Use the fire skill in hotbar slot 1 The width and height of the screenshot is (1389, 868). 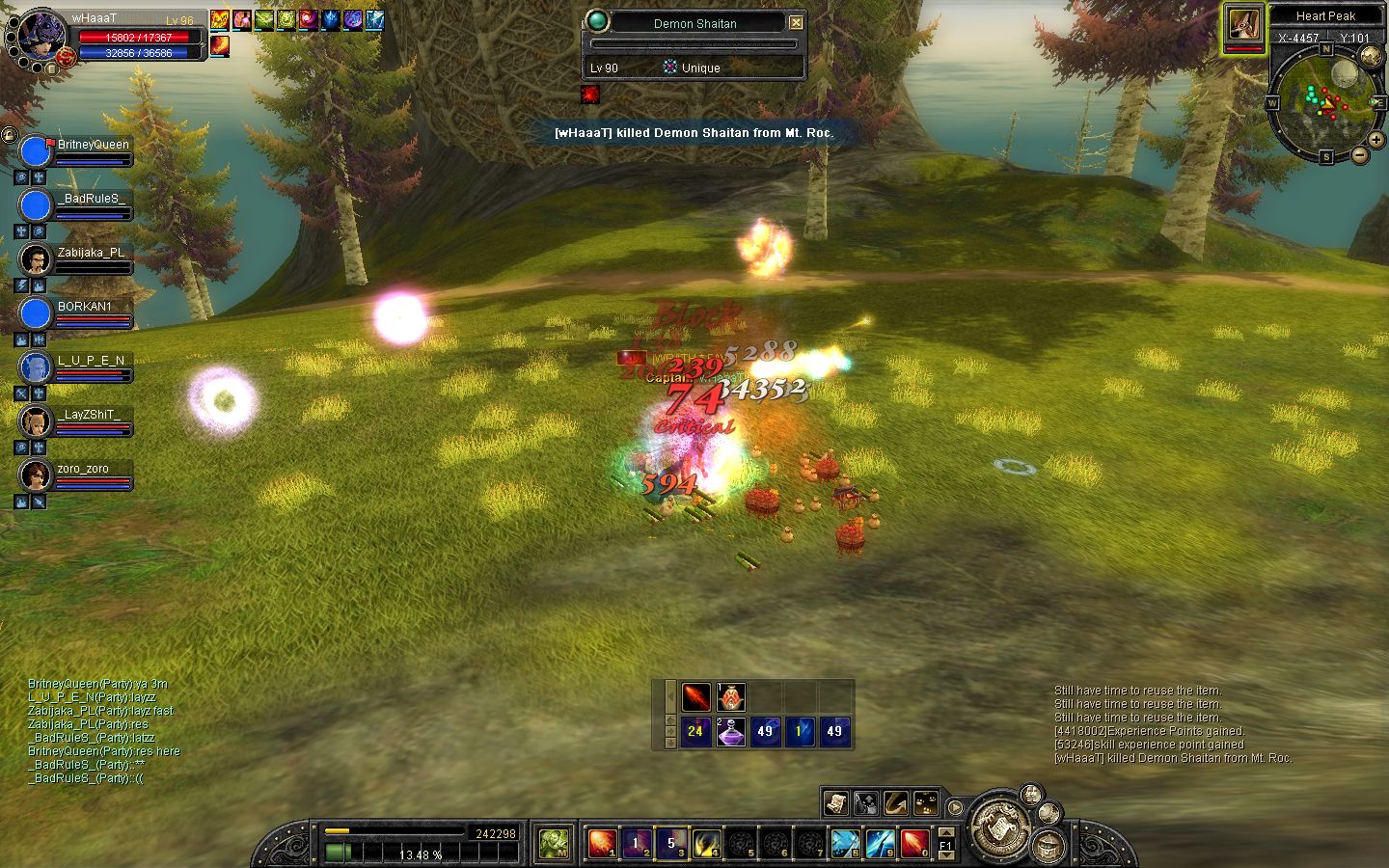click(602, 843)
